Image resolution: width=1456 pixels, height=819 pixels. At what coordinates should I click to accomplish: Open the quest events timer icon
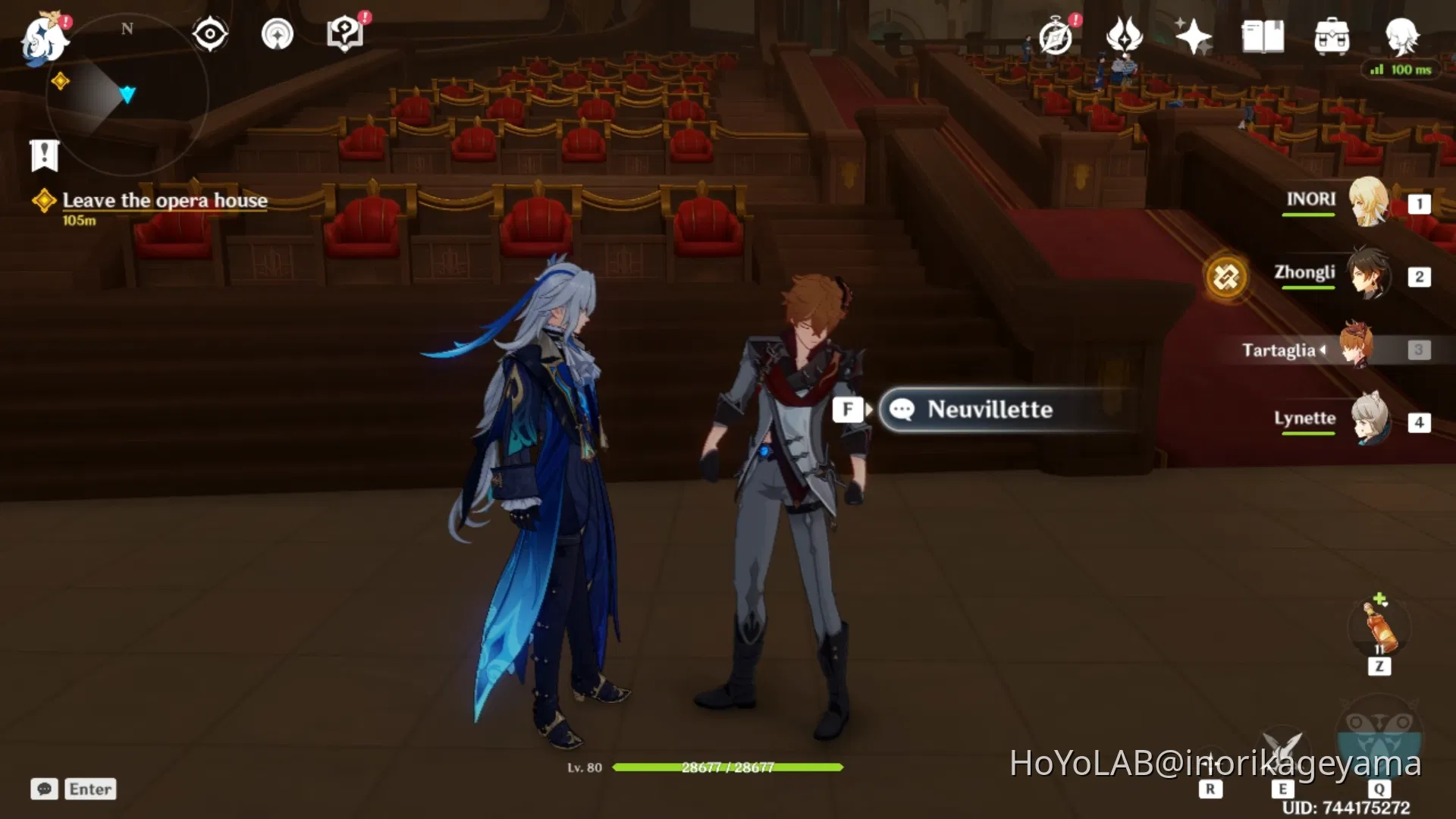click(x=1056, y=34)
